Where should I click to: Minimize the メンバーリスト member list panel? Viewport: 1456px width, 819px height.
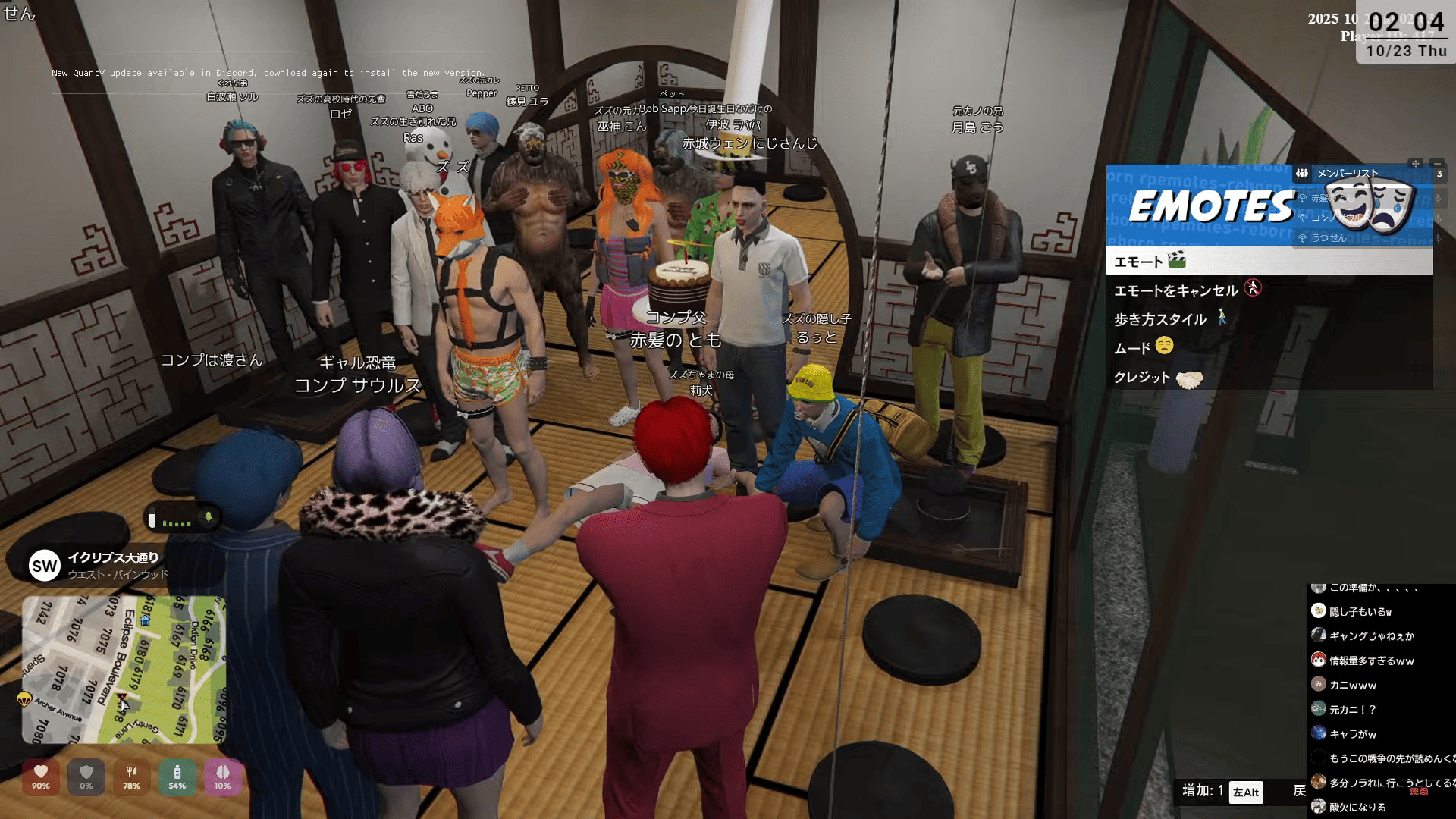[1437, 164]
